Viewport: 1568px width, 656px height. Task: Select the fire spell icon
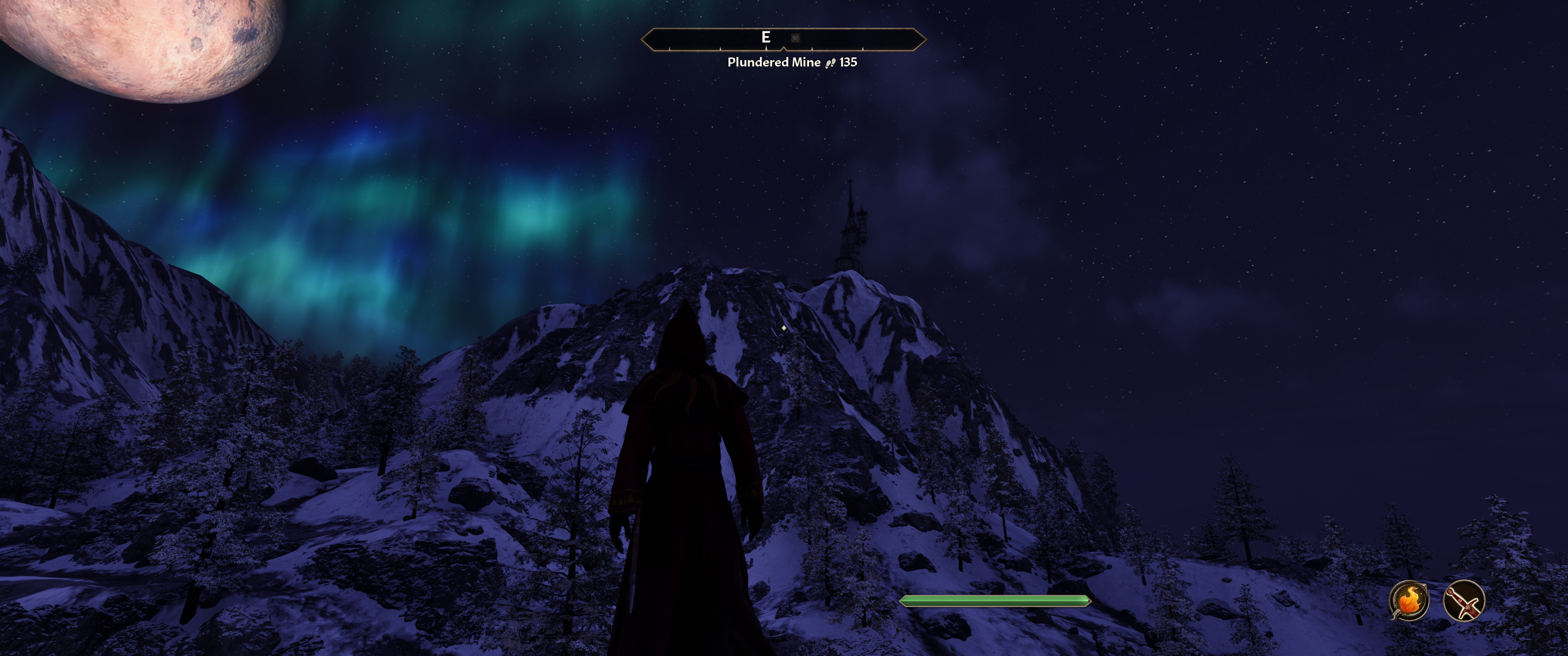click(1408, 600)
